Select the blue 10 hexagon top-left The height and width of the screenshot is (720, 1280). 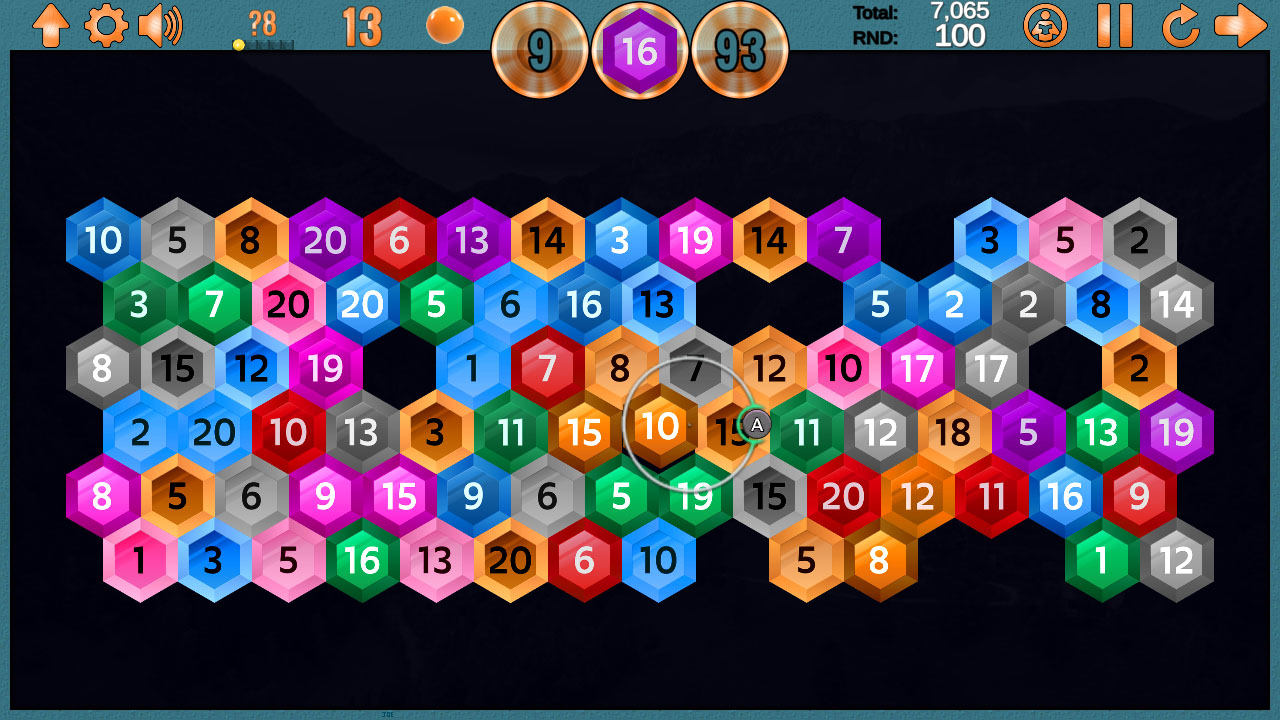(x=100, y=240)
